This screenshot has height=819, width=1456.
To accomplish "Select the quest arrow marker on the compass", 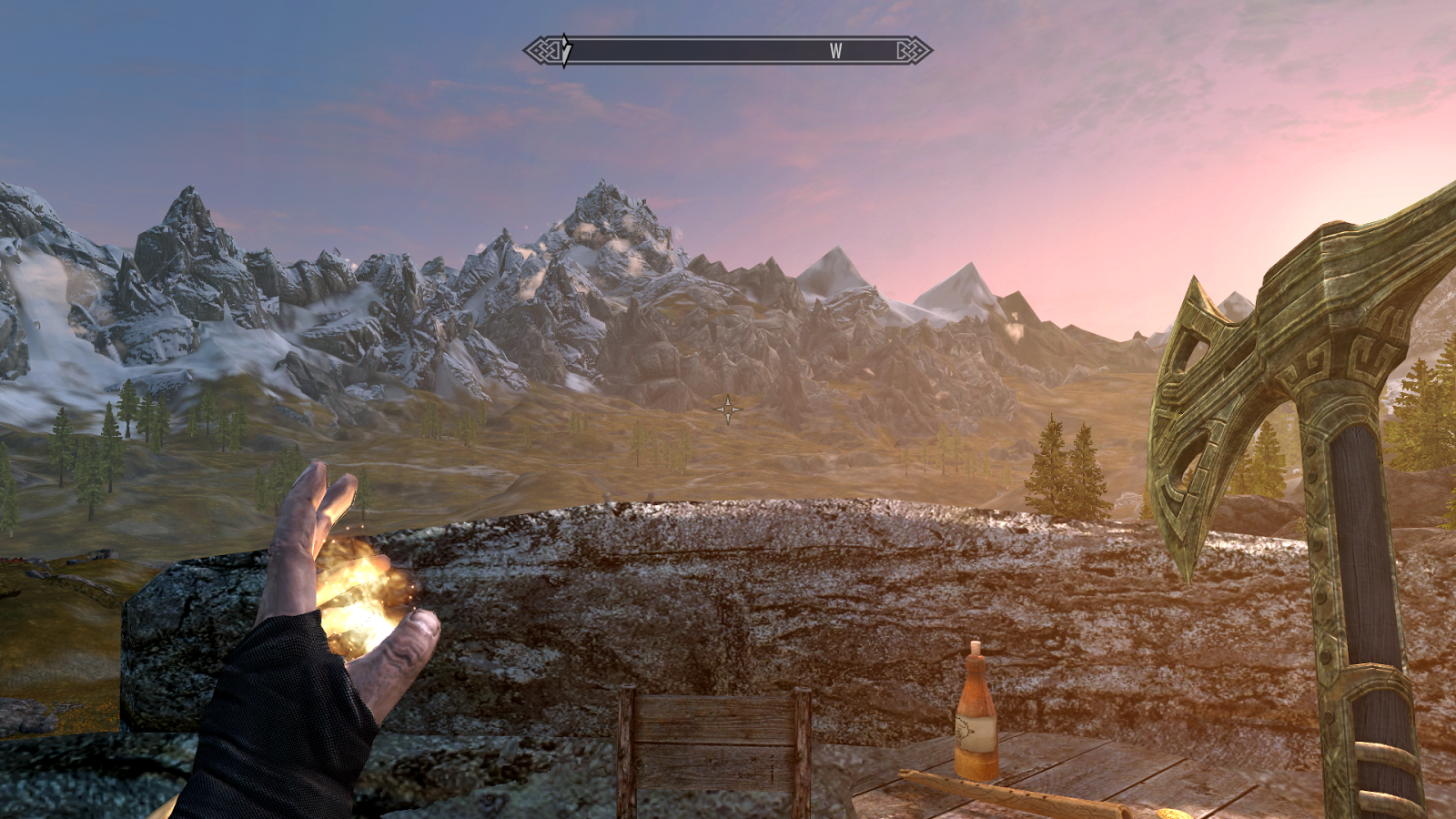I will pyautogui.click(x=566, y=50).
